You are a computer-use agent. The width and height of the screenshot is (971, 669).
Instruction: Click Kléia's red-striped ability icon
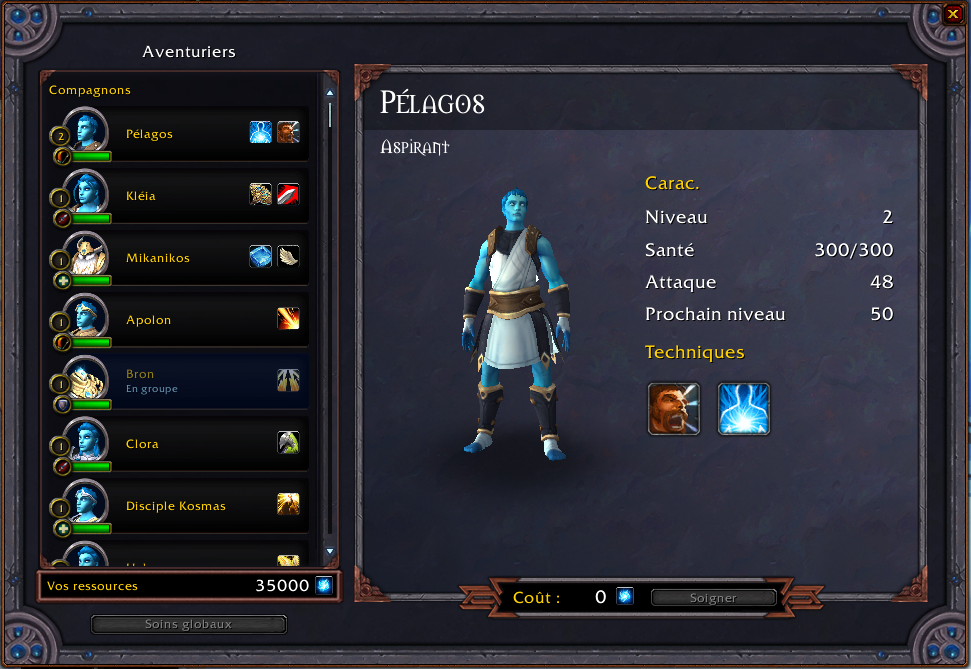(x=288, y=194)
